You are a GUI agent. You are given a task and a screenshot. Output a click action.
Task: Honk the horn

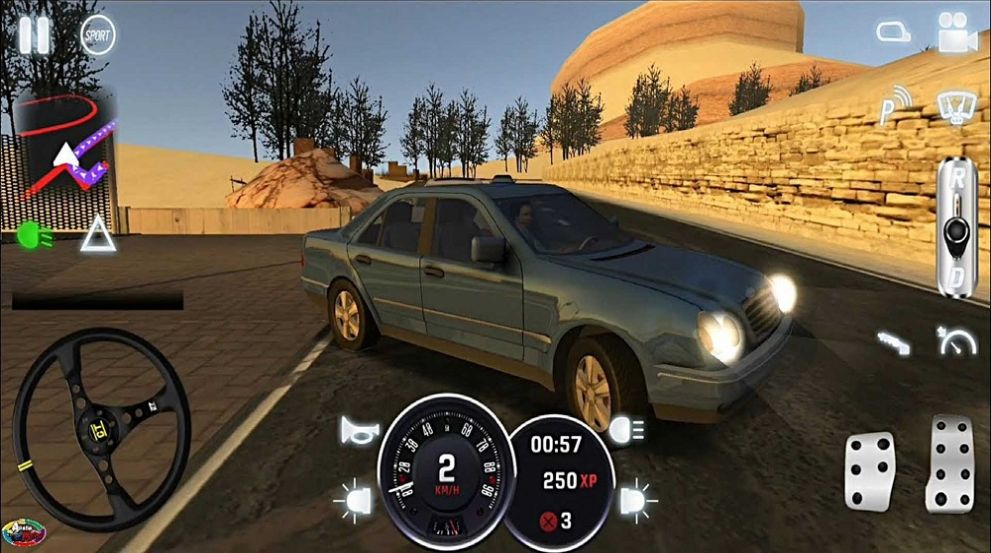click(359, 431)
